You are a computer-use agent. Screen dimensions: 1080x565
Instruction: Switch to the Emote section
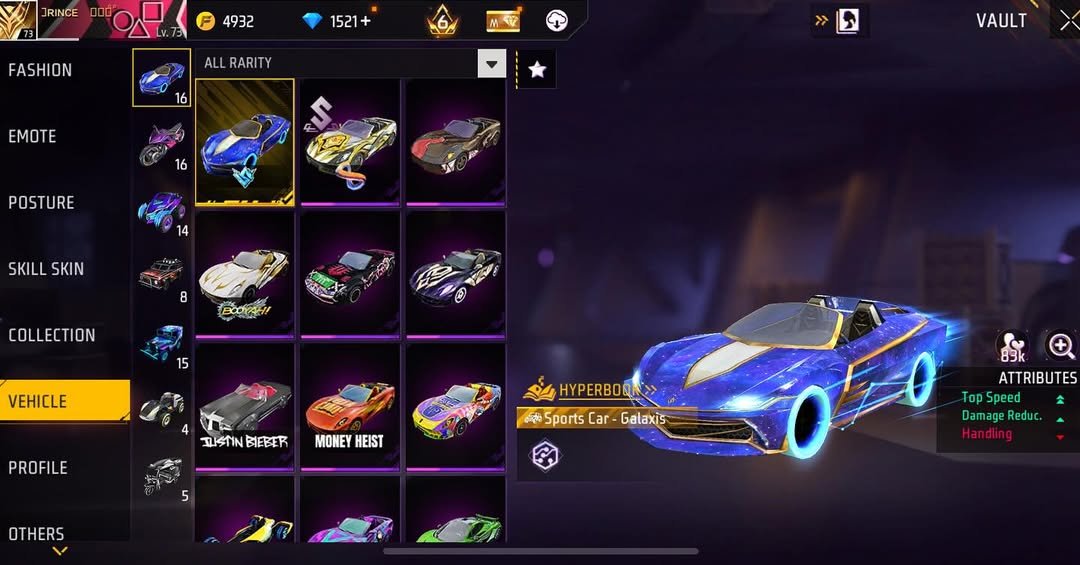33,136
